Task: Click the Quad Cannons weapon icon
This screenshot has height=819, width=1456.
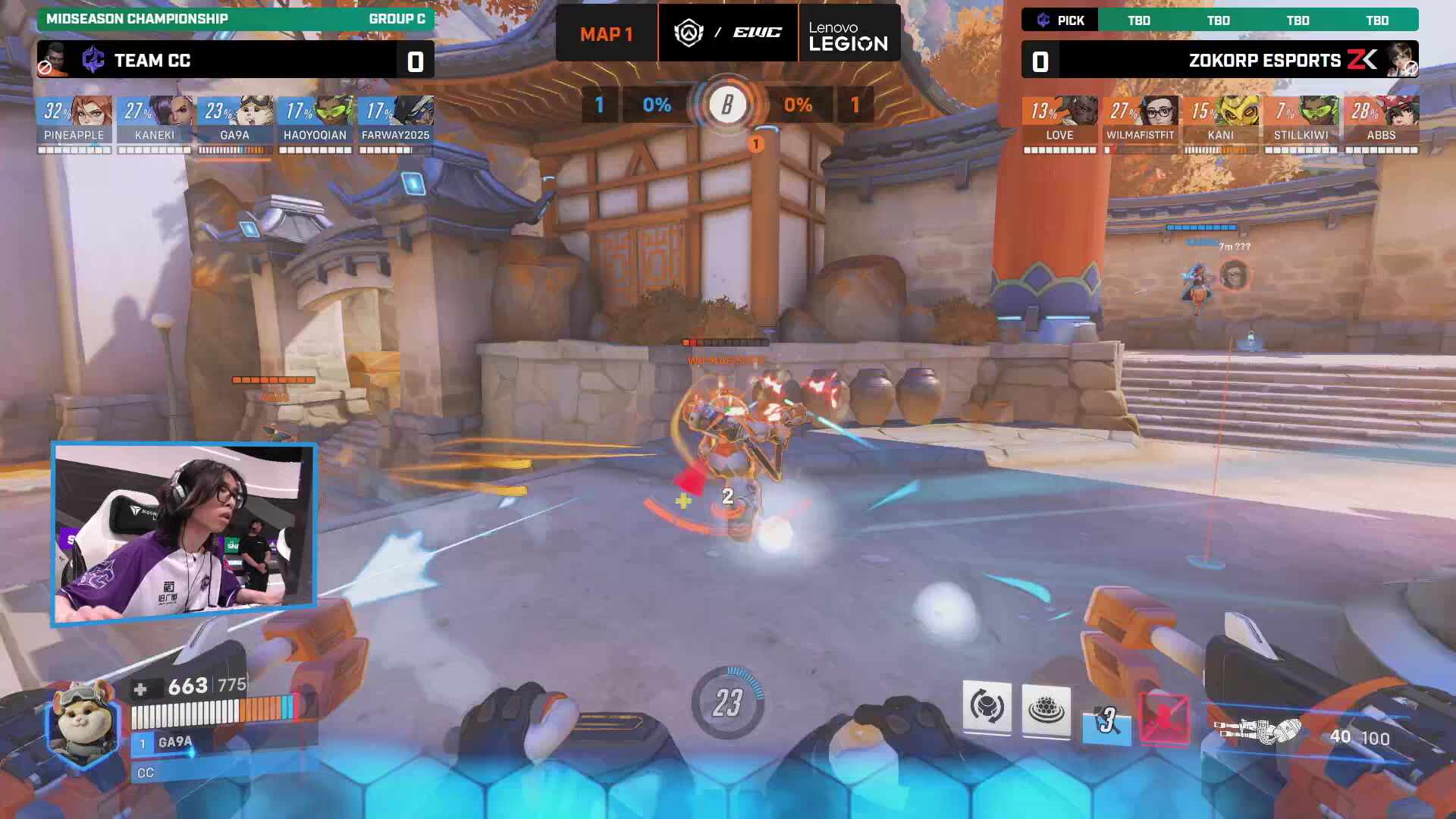Action: click(x=1257, y=731)
